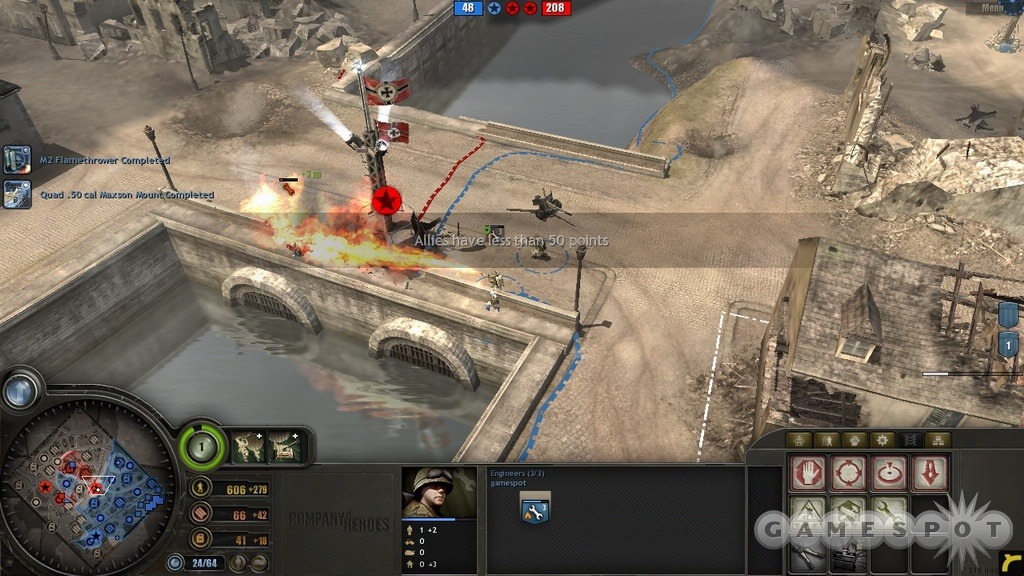Select the infantry icon tab above commands
Viewport: 1024px width, 576px height.
tap(826, 440)
